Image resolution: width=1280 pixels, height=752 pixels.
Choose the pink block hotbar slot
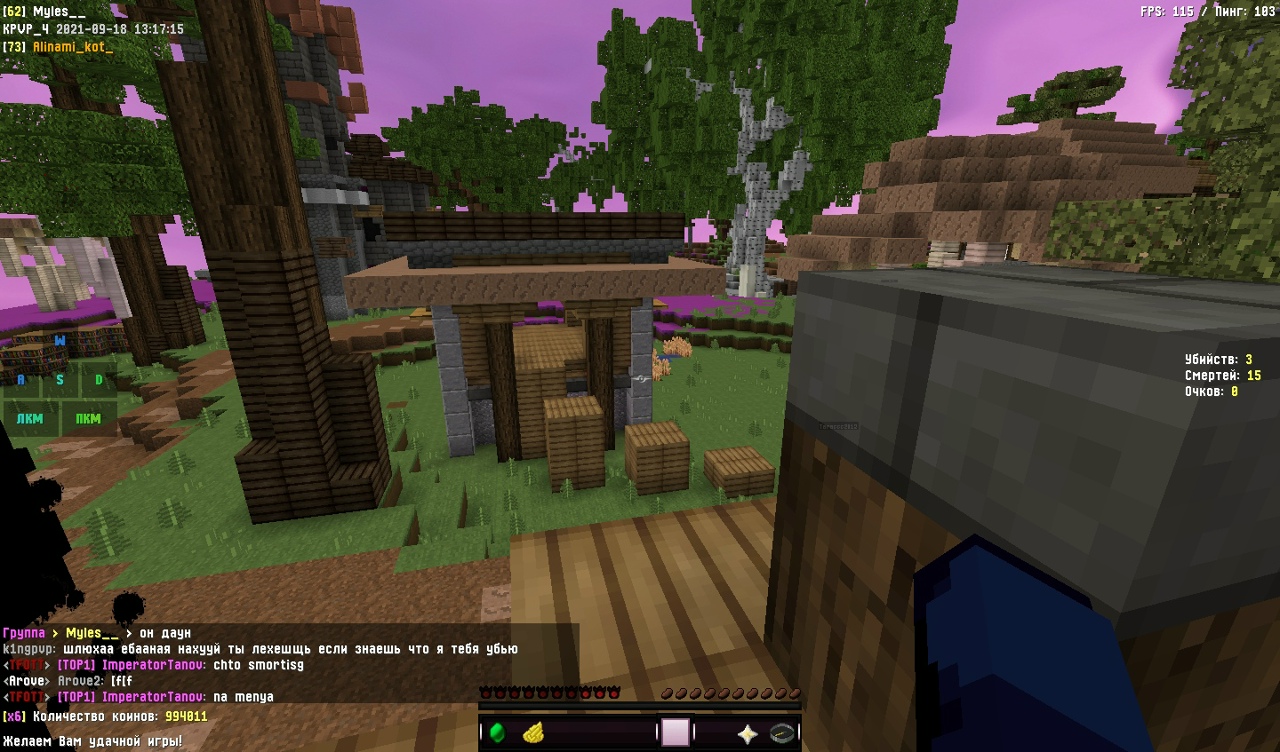coord(676,733)
